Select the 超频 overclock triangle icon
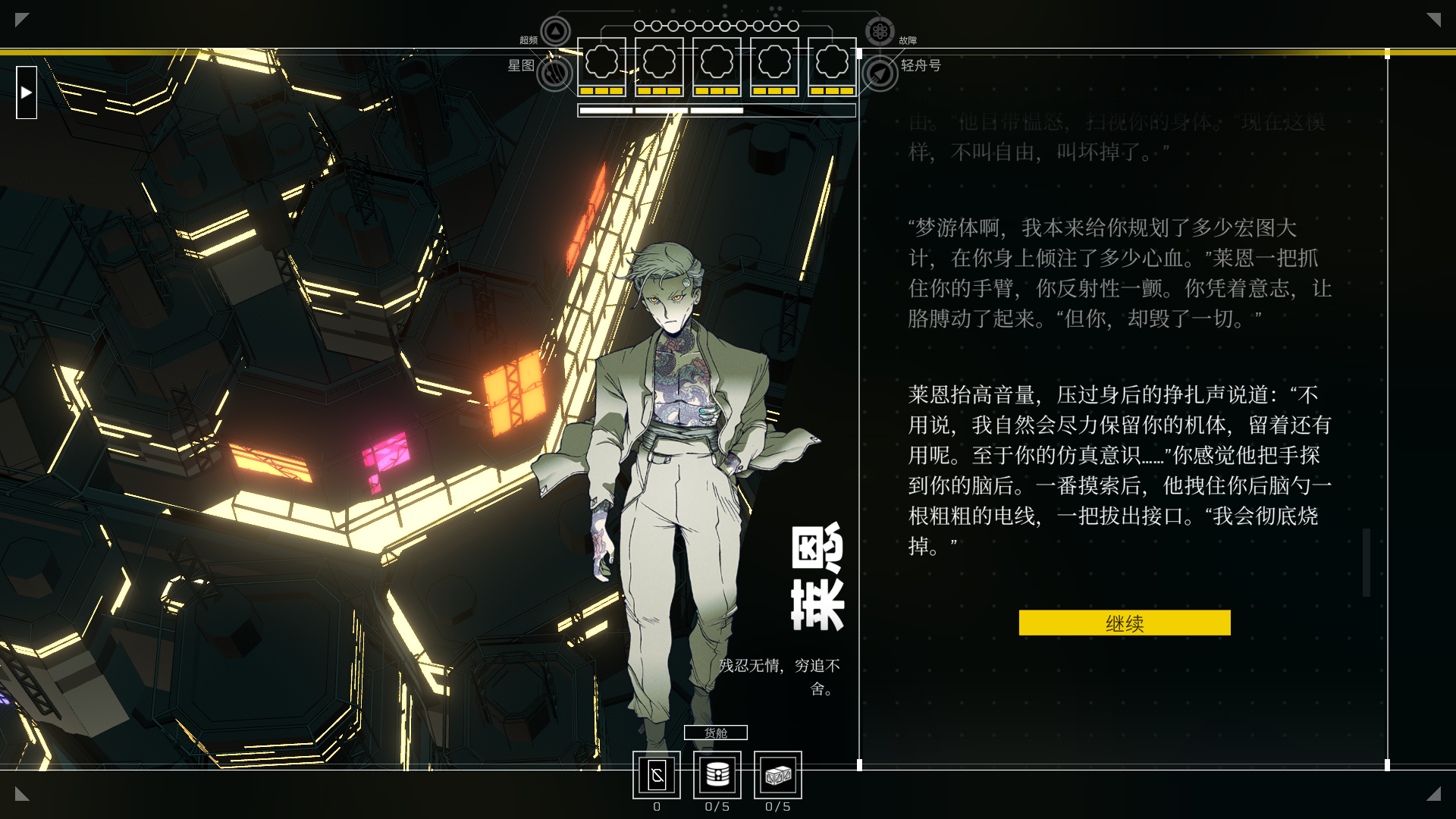The width and height of the screenshot is (1456, 819). (555, 32)
